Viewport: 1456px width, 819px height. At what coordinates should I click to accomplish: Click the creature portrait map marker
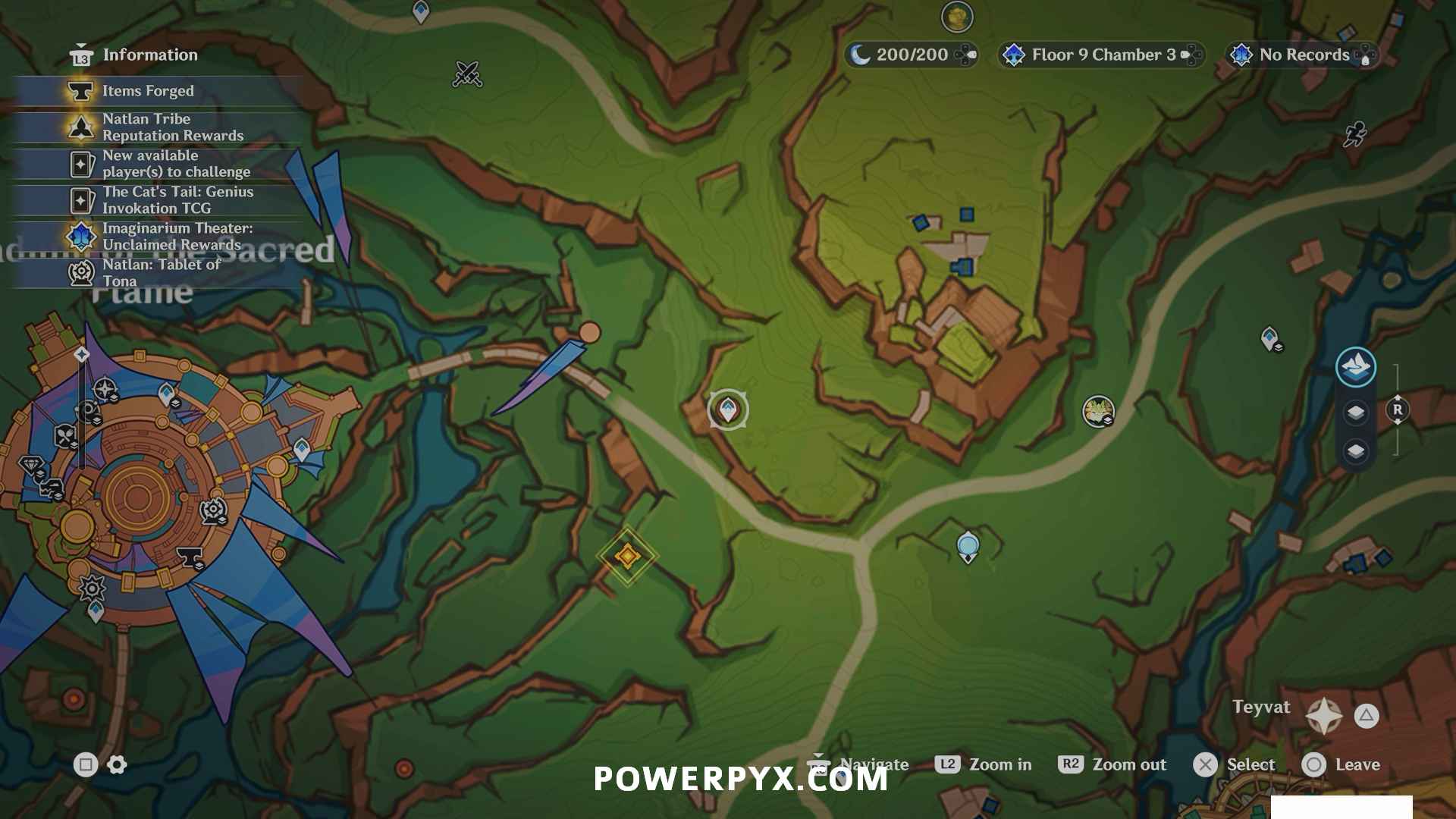(1097, 411)
